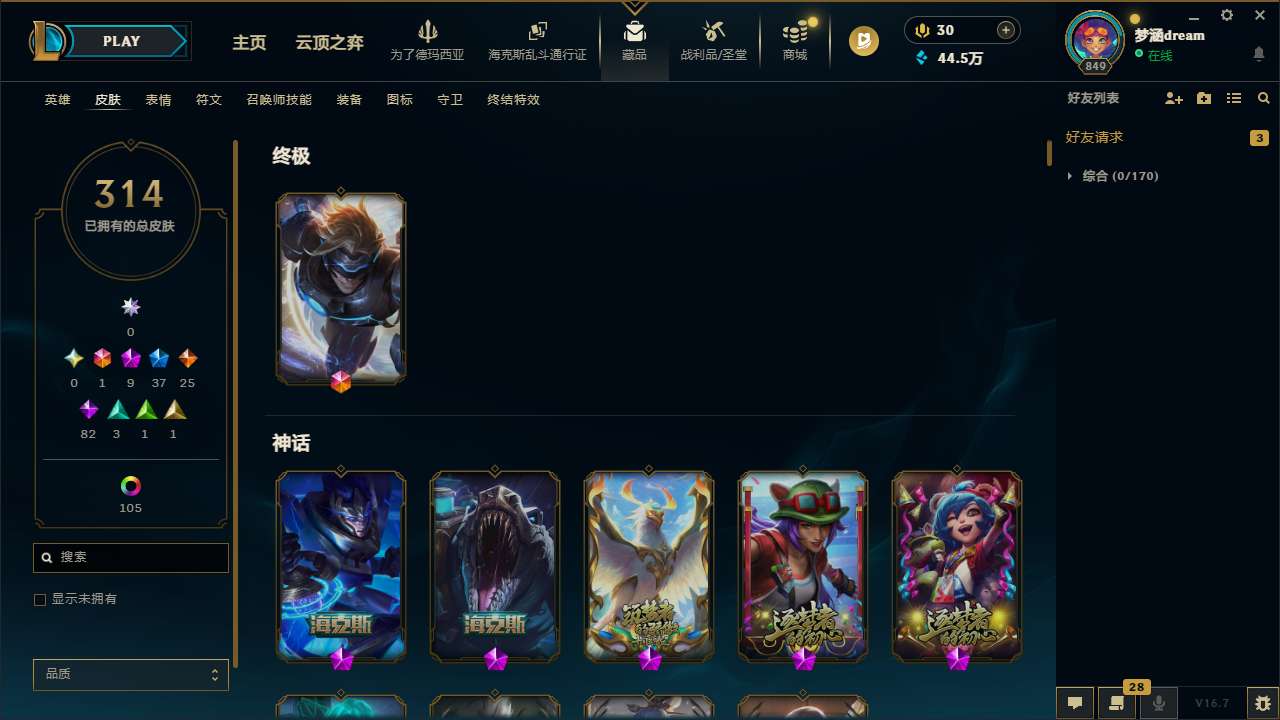
Task: Enable the 显示未拥有 checkbox
Action: pyautogui.click(x=40, y=599)
